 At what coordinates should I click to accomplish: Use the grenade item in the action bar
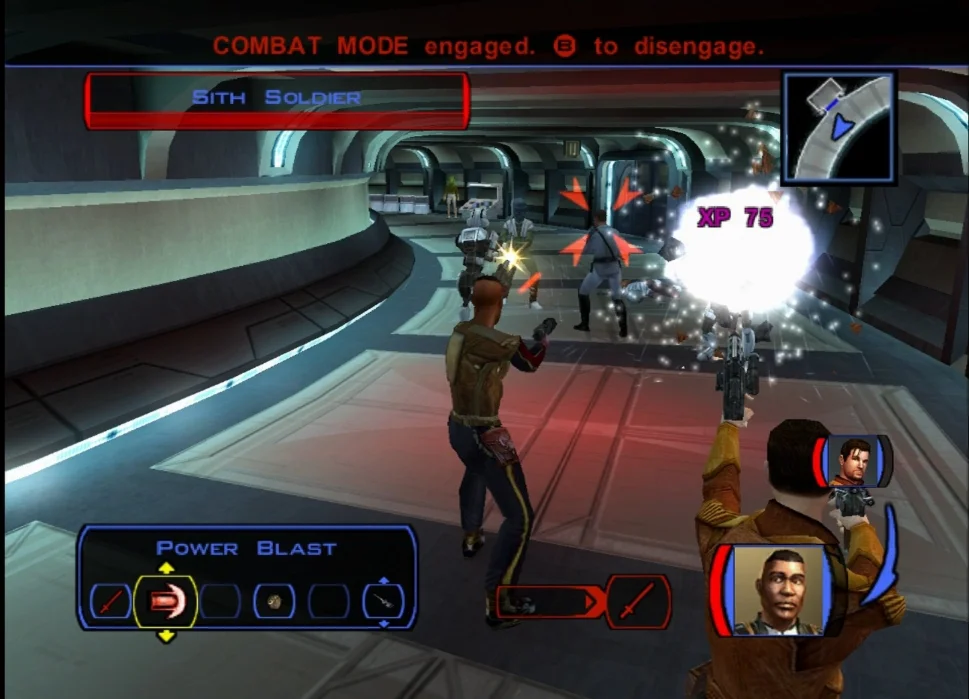pyautogui.click(x=274, y=601)
